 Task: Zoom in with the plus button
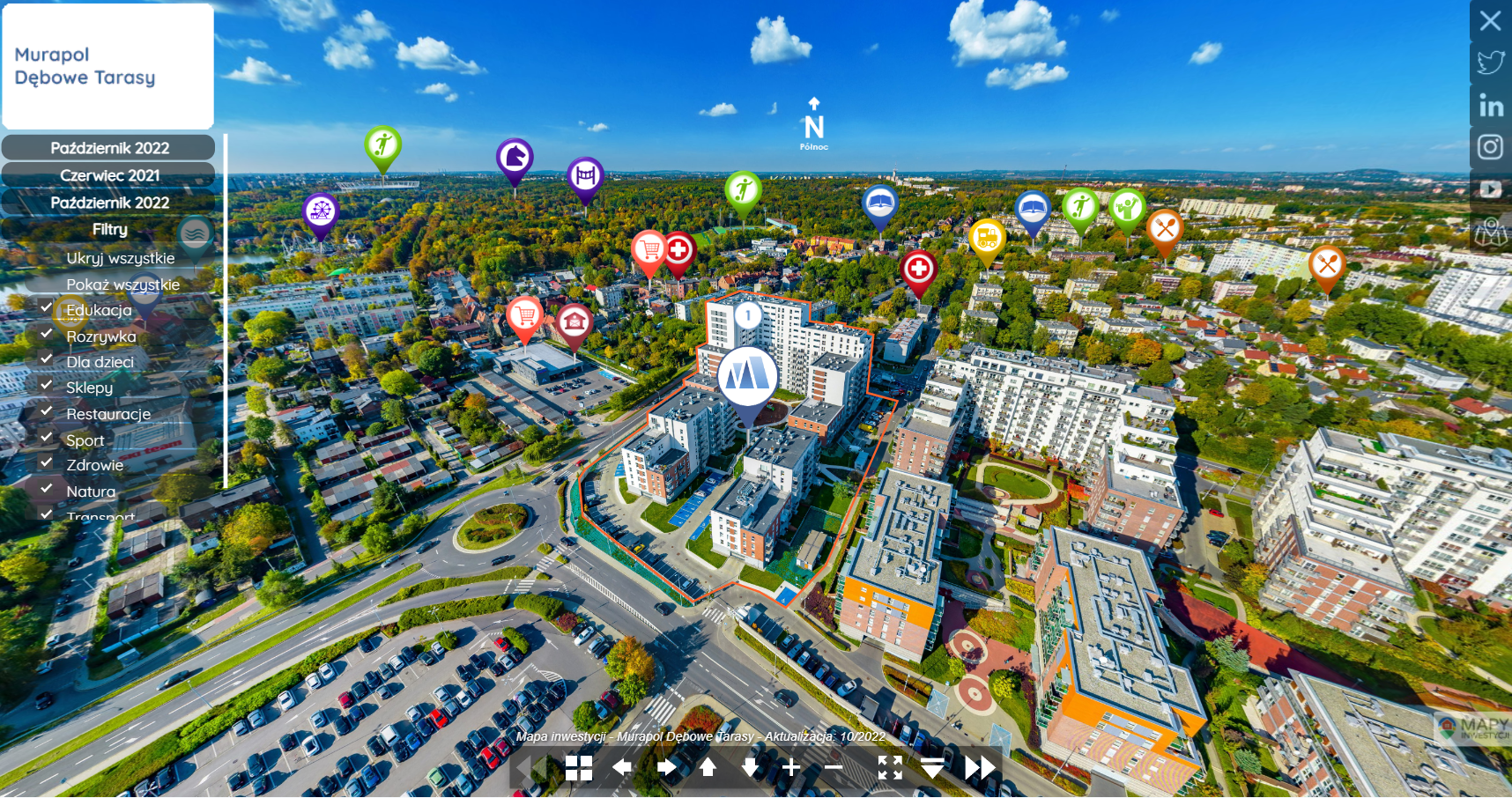pyautogui.click(x=791, y=768)
